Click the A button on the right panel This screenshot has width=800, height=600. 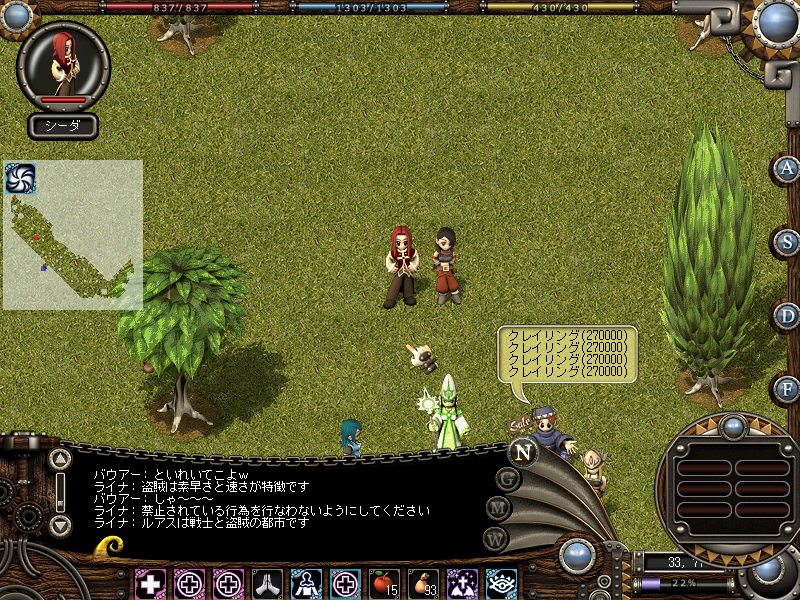click(787, 169)
